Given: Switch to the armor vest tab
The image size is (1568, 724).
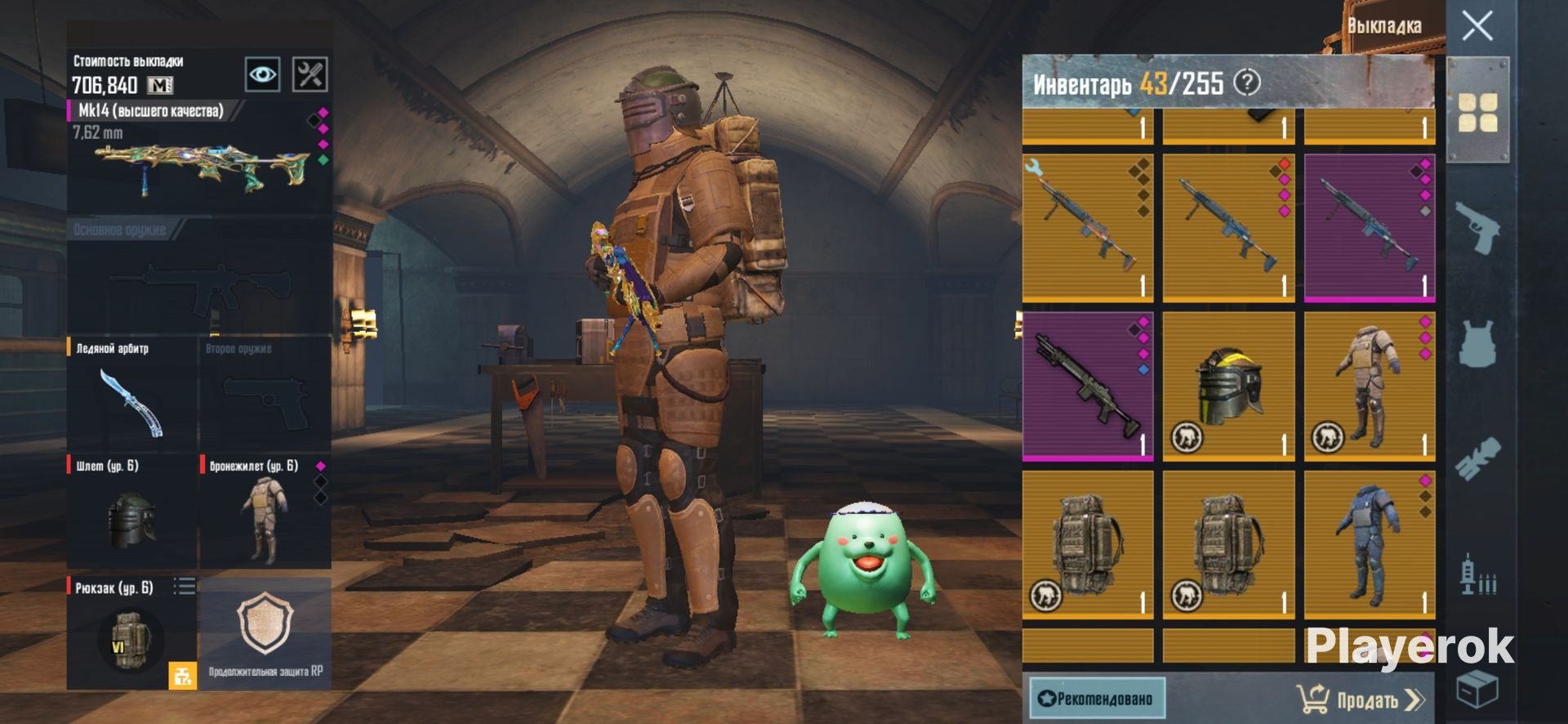Looking at the screenshot, I should tap(1477, 343).
